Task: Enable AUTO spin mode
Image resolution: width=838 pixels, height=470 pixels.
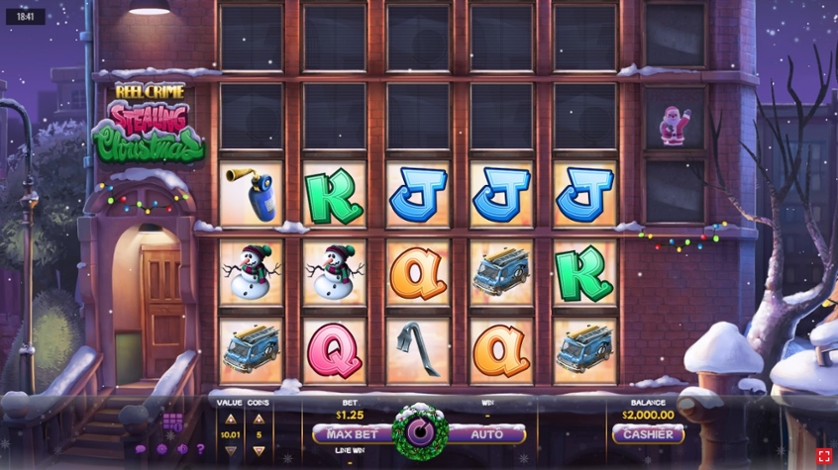Action: [x=486, y=434]
